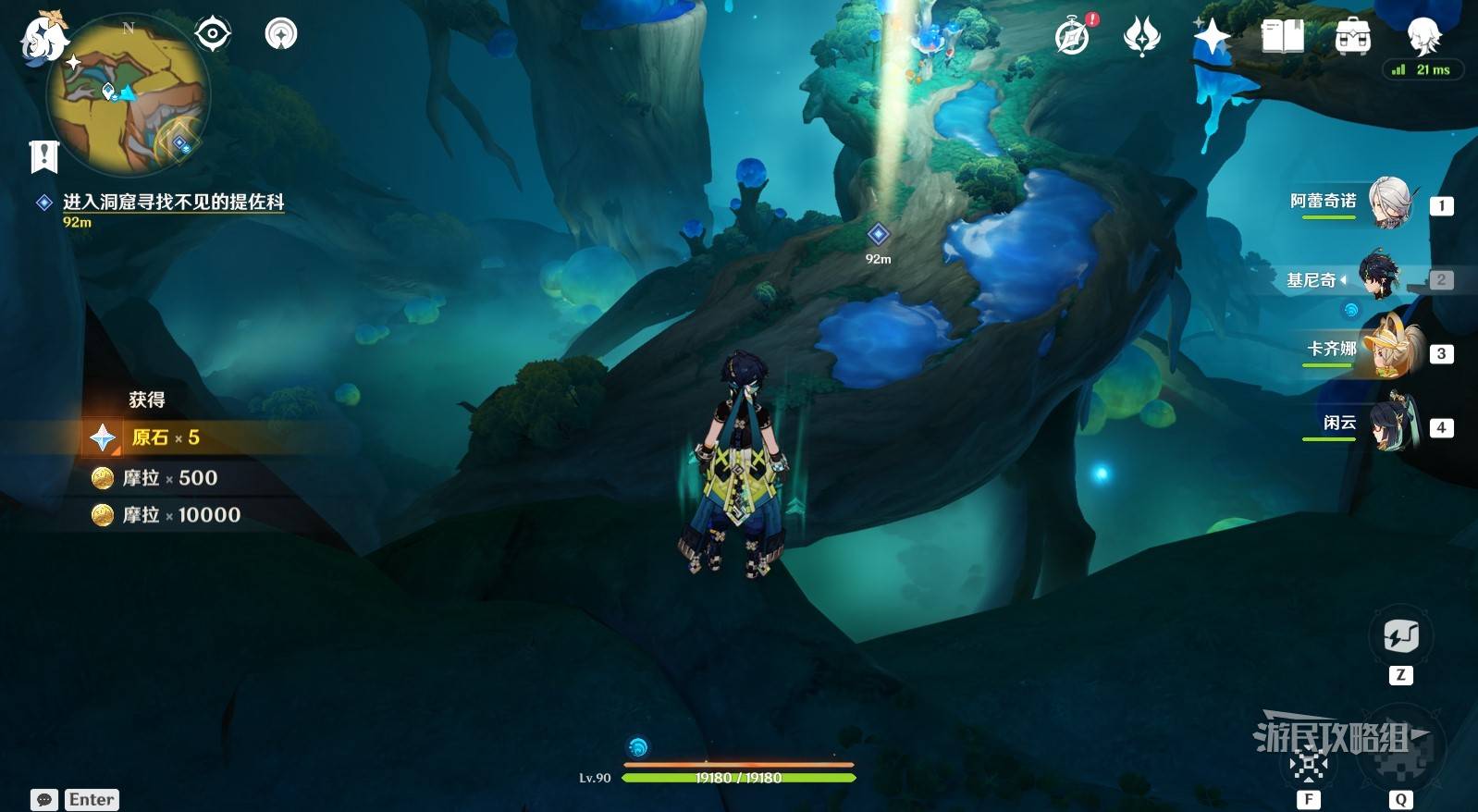Image resolution: width=1478 pixels, height=812 pixels.
Task: Open the chat speech bubble icon
Action: click(43, 800)
